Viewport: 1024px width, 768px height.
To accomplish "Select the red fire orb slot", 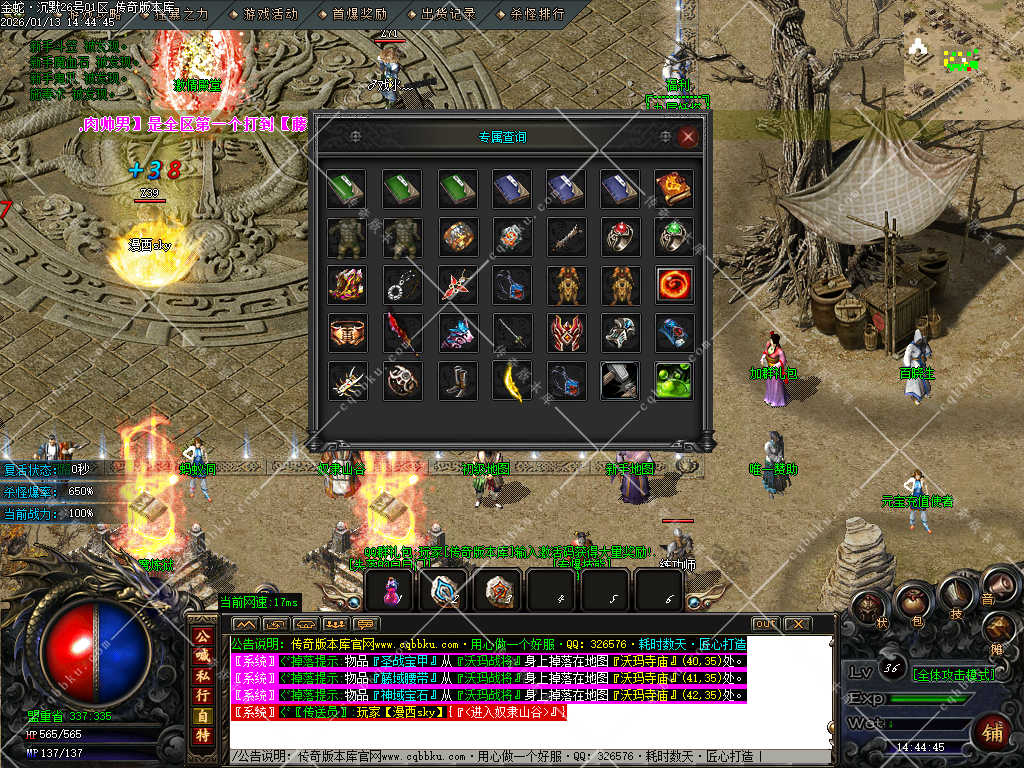I will point(674,285).
